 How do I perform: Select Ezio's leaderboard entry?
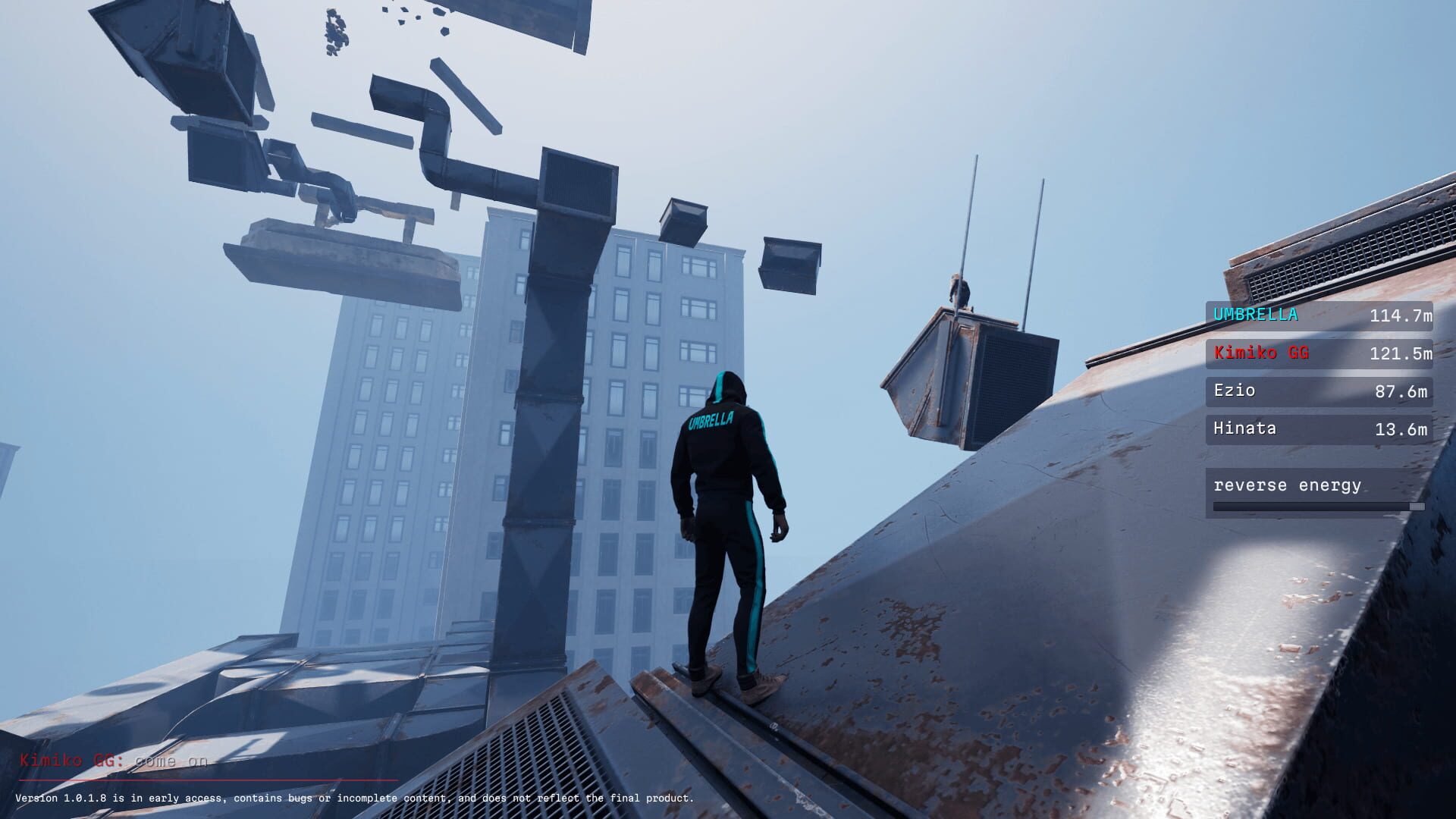point(1235,391)
